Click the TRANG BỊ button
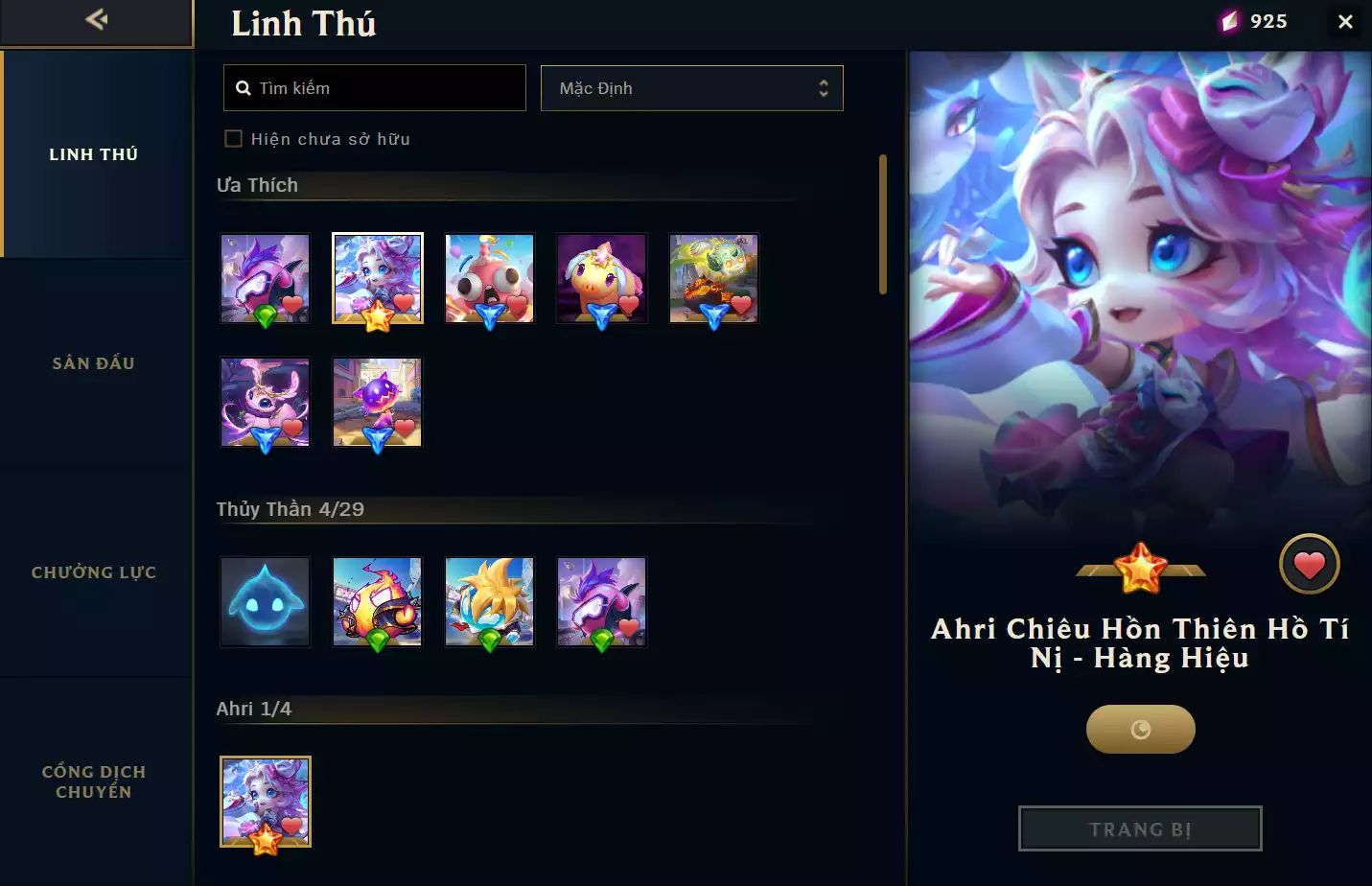This screenshot has height=886, width=1372. [x=1140, y=828]
